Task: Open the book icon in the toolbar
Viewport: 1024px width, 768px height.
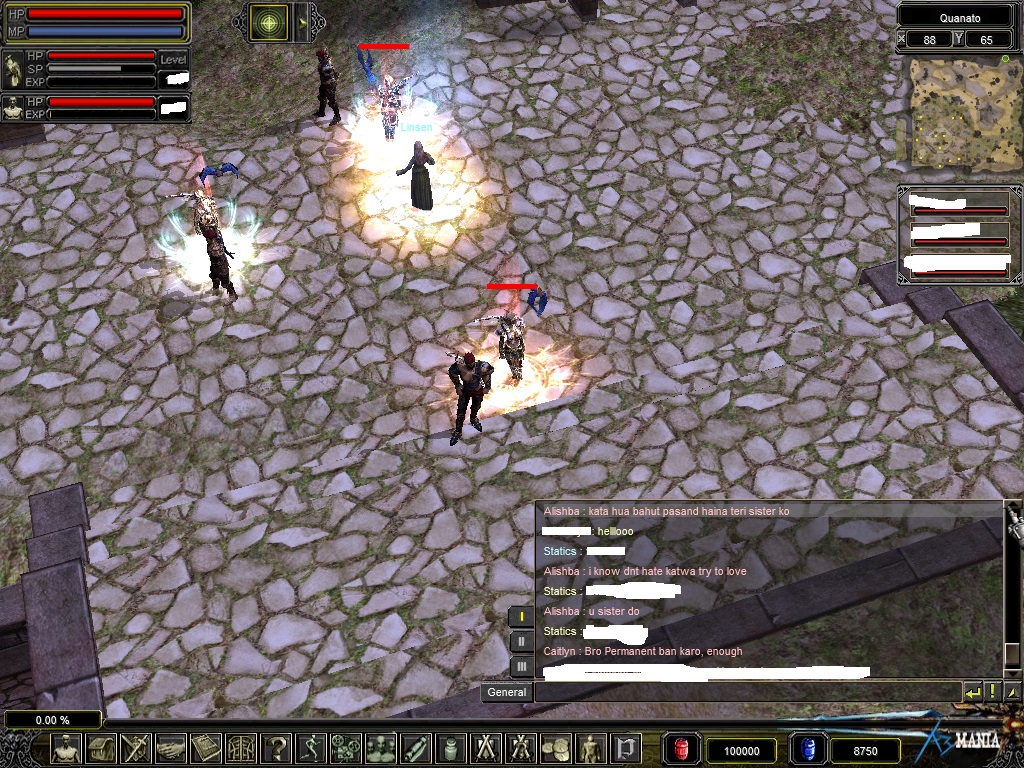Action: click(206, 748)
